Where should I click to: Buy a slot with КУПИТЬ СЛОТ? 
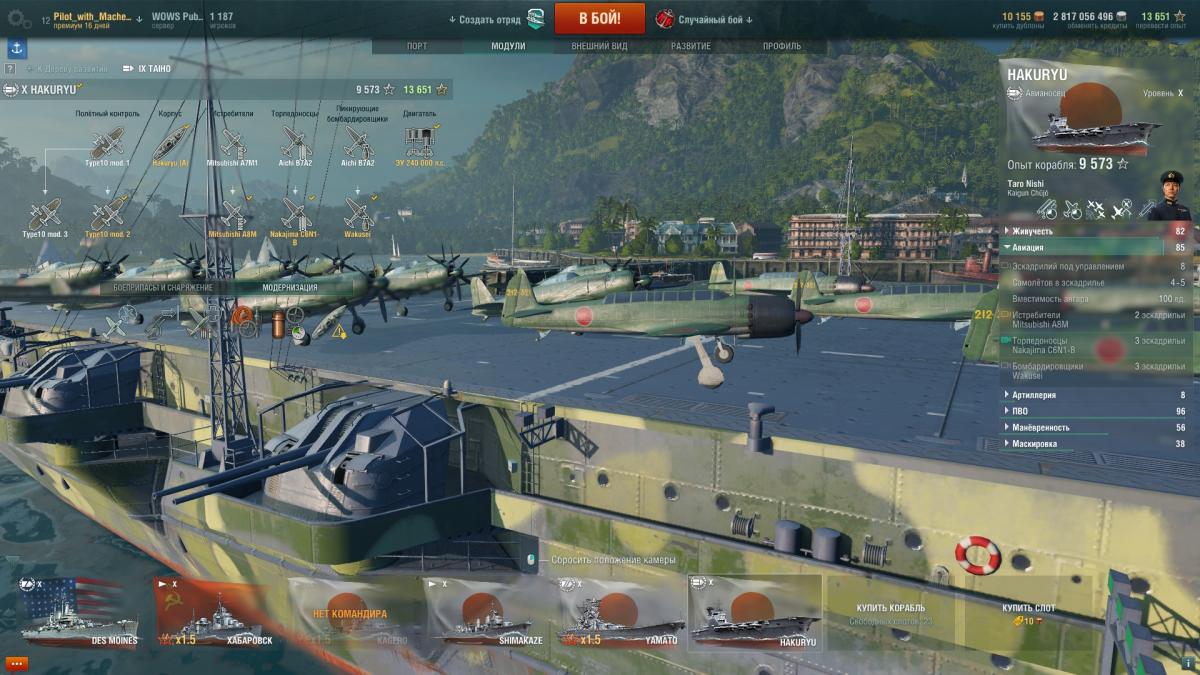[x=1028, y=612]
